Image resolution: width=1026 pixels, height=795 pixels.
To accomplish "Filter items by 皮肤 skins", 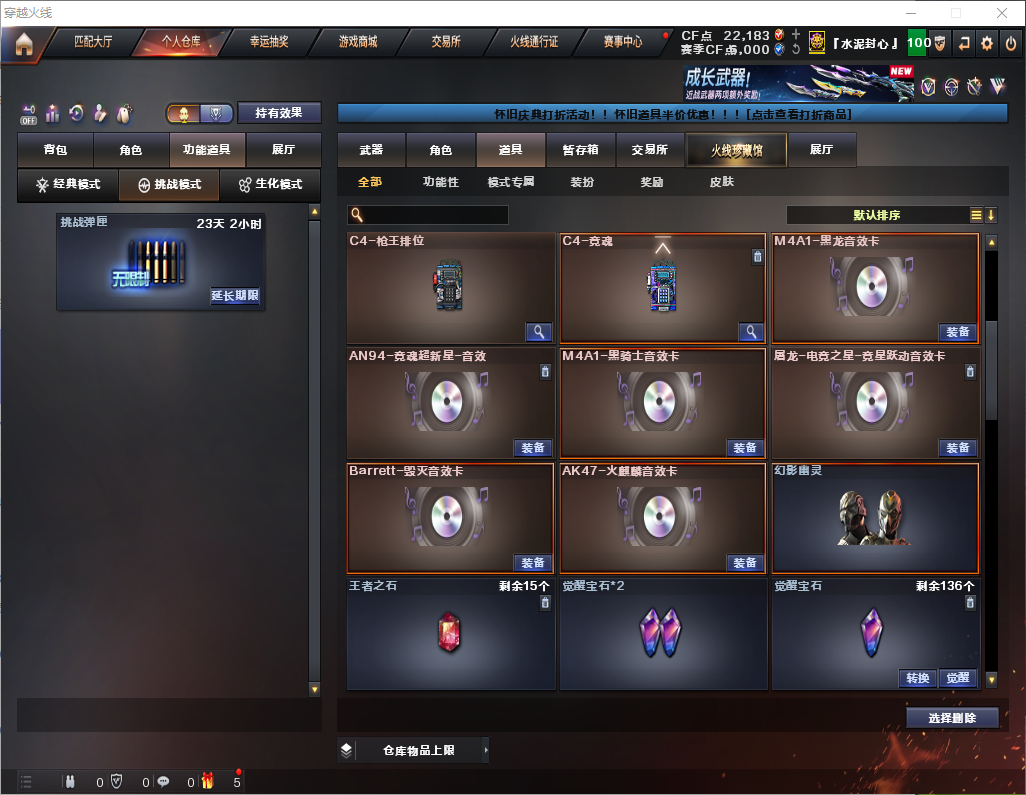I will pos(721,182).
